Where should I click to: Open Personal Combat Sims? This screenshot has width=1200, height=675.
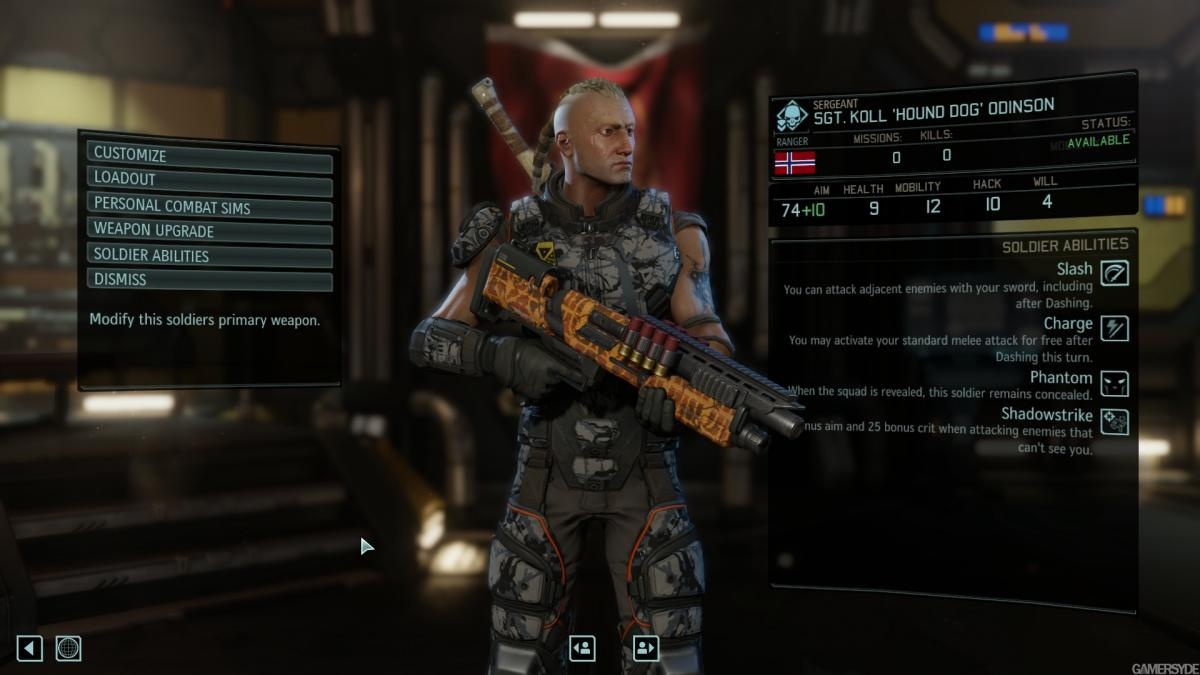coord(209,207)
